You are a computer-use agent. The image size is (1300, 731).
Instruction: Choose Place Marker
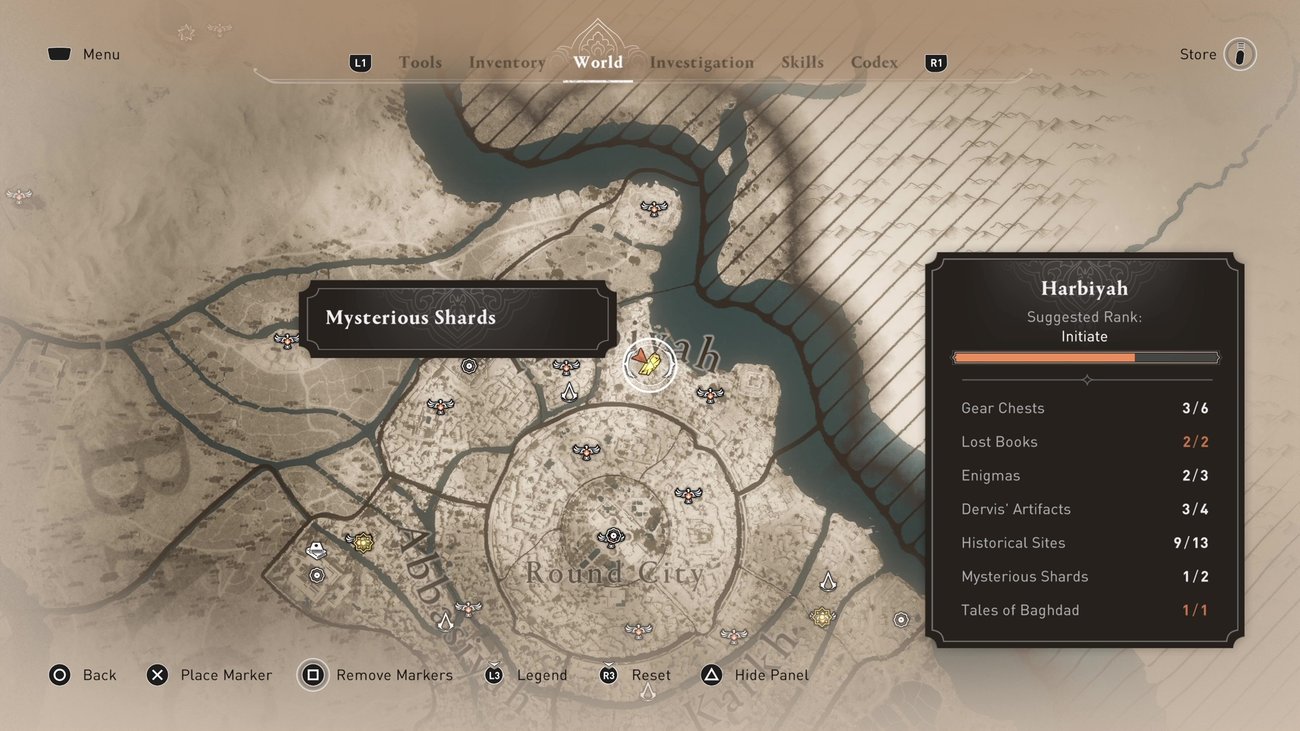click(x=209, y=675)
